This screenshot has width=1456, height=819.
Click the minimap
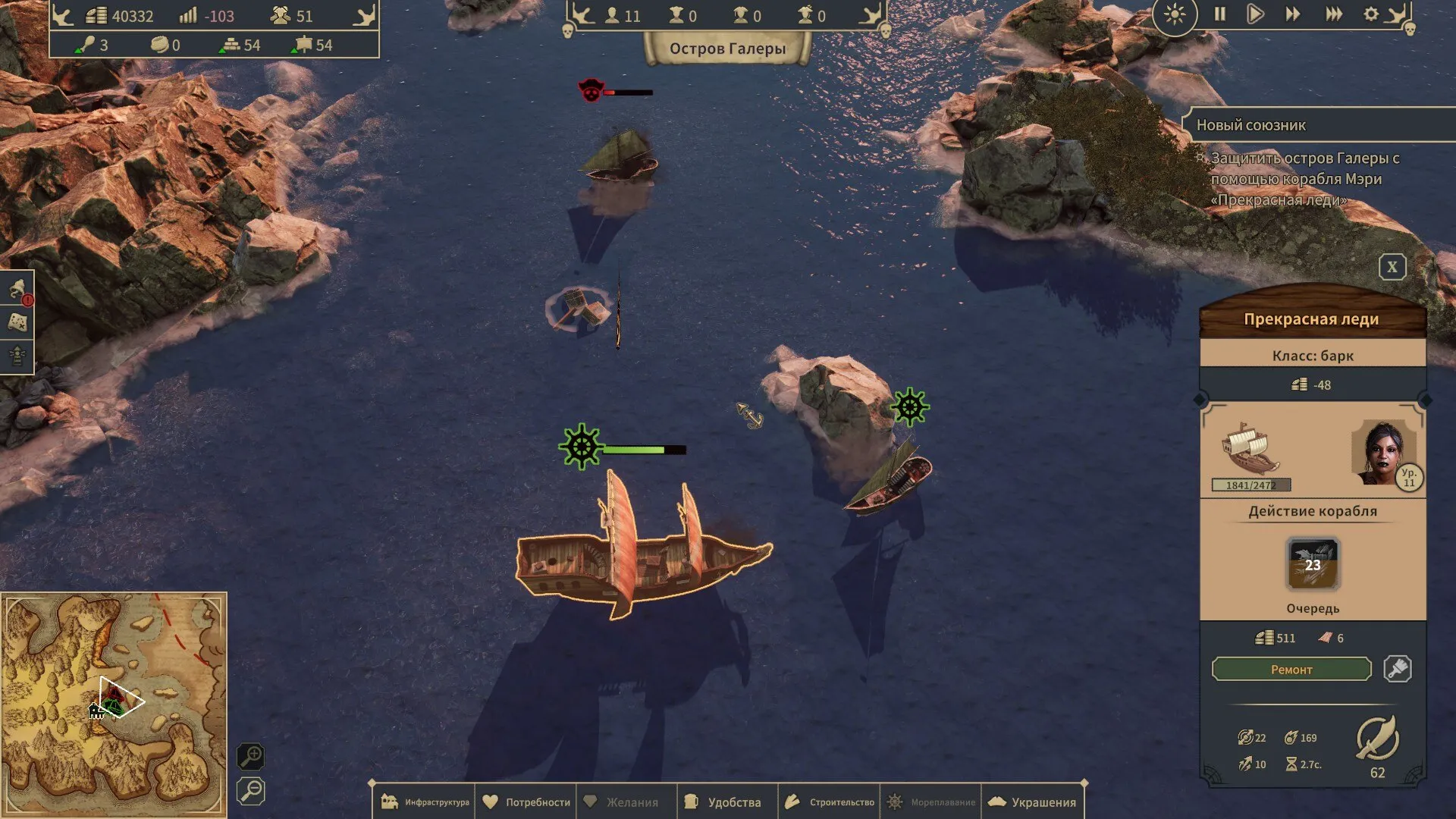[114, 705]
